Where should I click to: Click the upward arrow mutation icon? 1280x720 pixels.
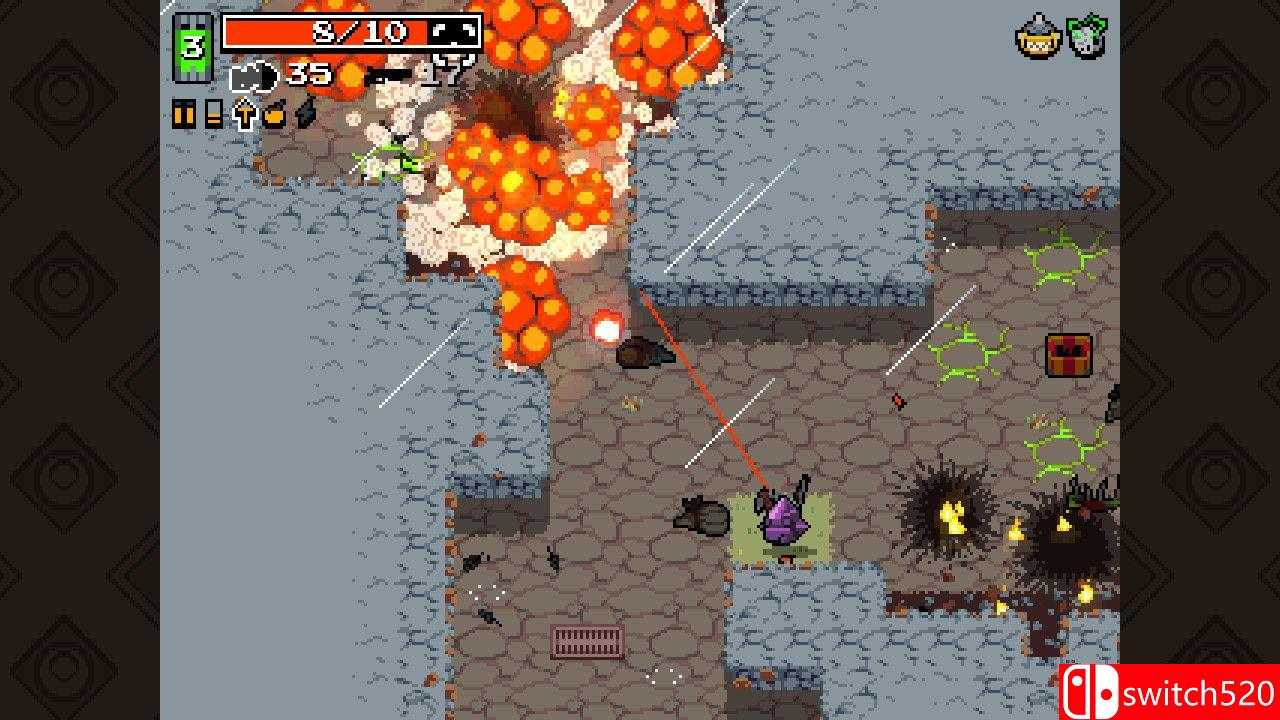[245, 114]
